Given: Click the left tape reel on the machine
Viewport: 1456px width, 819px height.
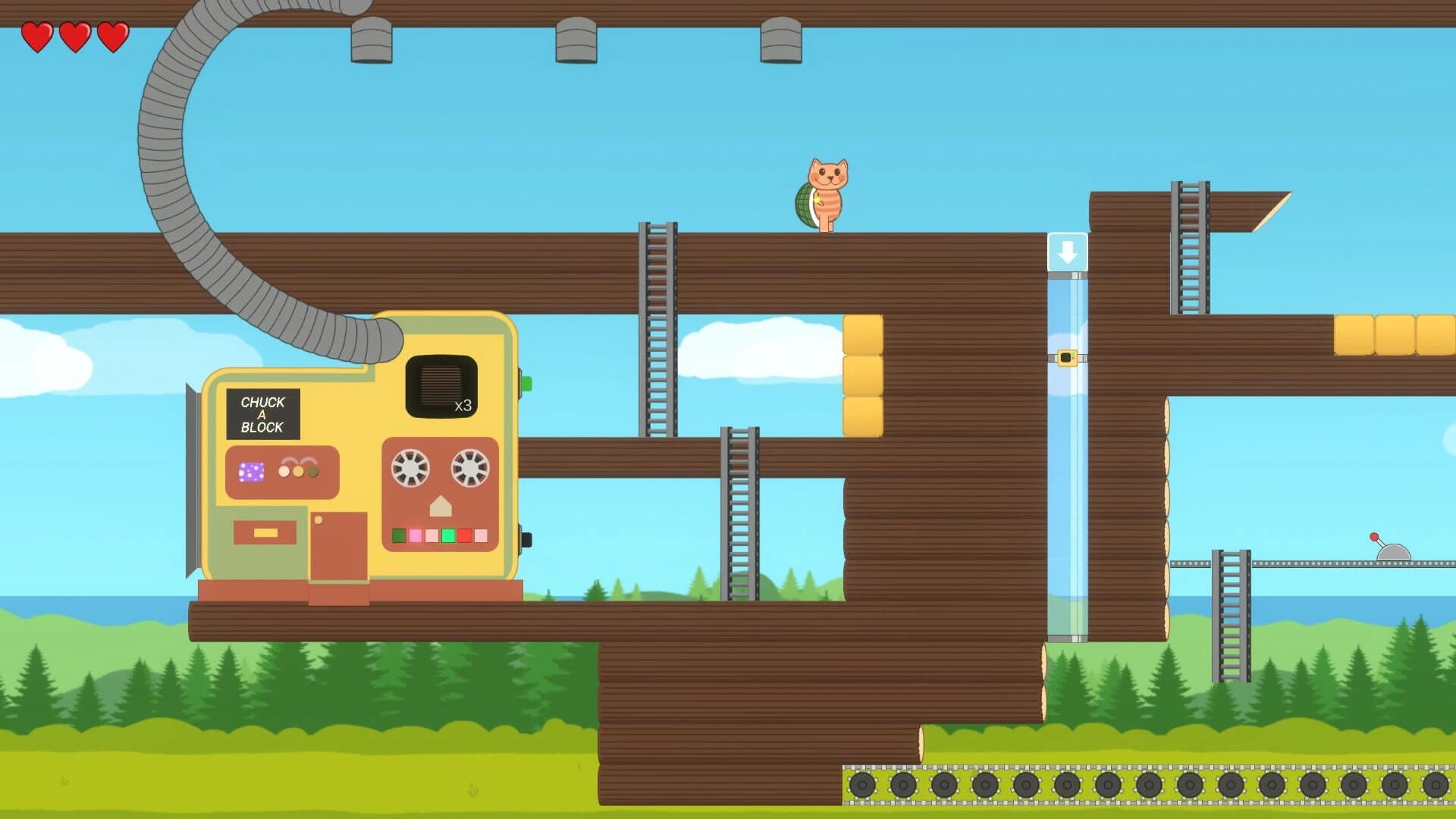Looking at the screenshot, I should click(x=411, y=468).
